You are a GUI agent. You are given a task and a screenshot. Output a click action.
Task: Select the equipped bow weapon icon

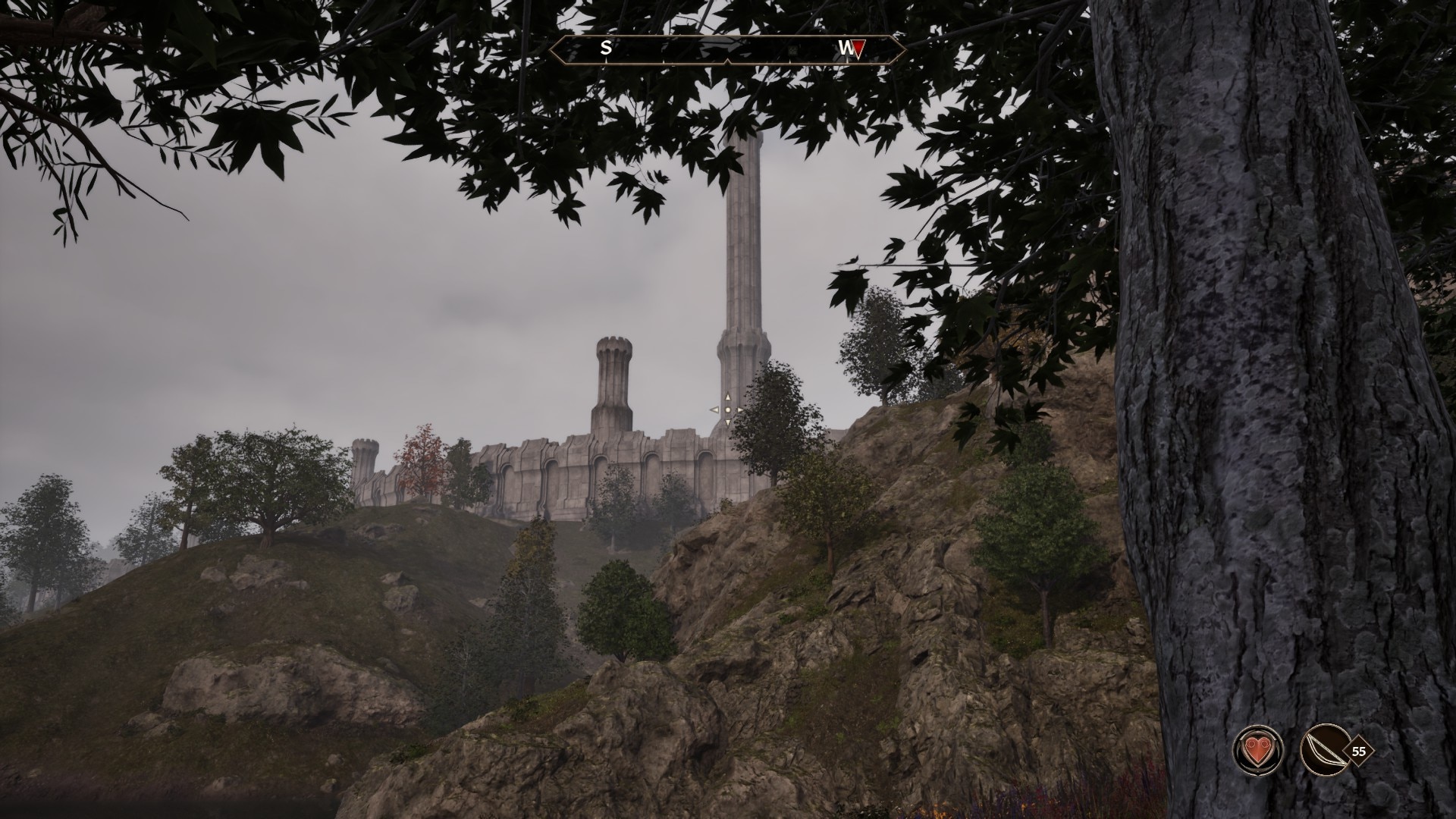(x=1324, y=752)
